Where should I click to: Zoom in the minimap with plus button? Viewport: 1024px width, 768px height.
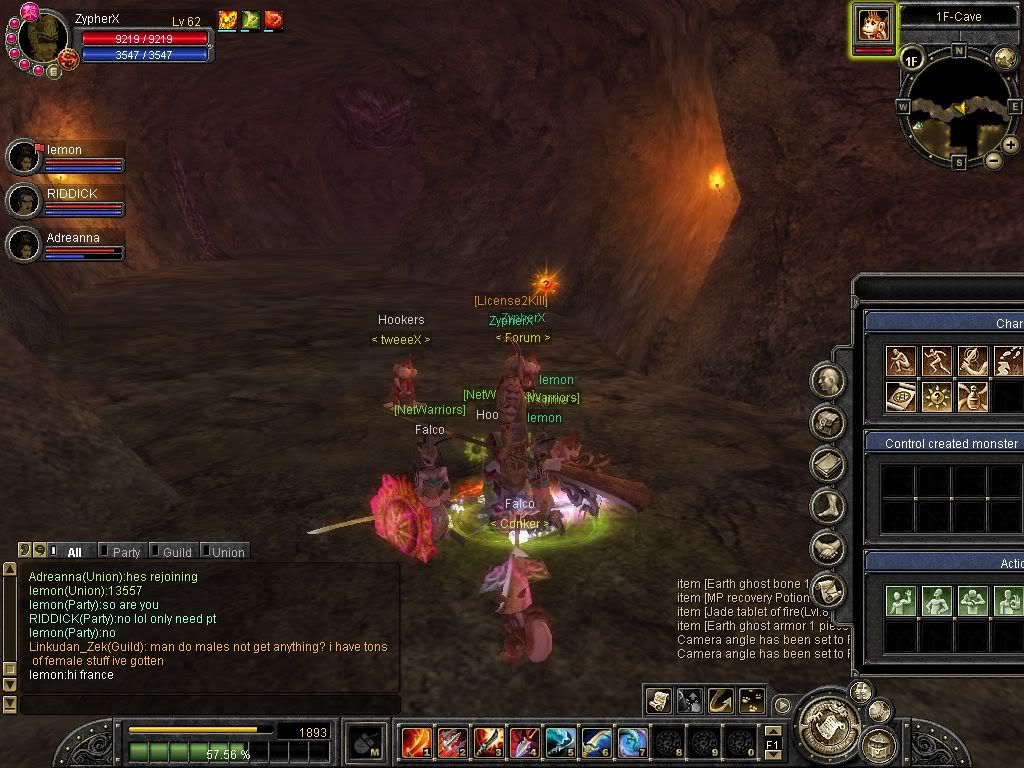pyautogui.click(x=1011, y=145)
